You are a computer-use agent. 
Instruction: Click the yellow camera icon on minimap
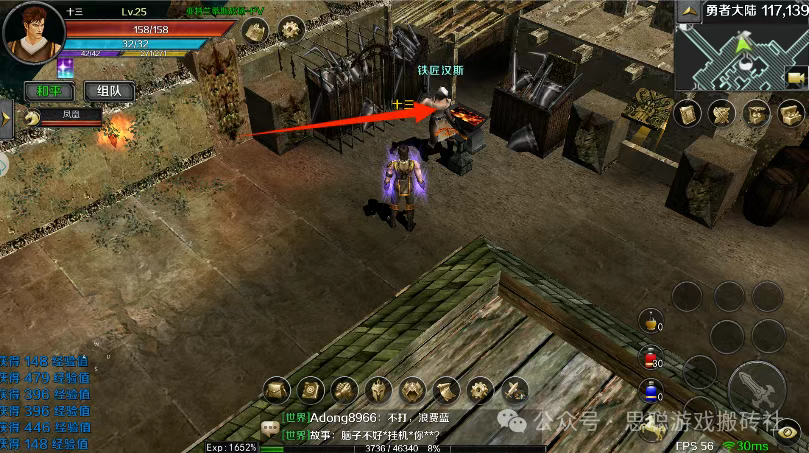tap(796, 78)
